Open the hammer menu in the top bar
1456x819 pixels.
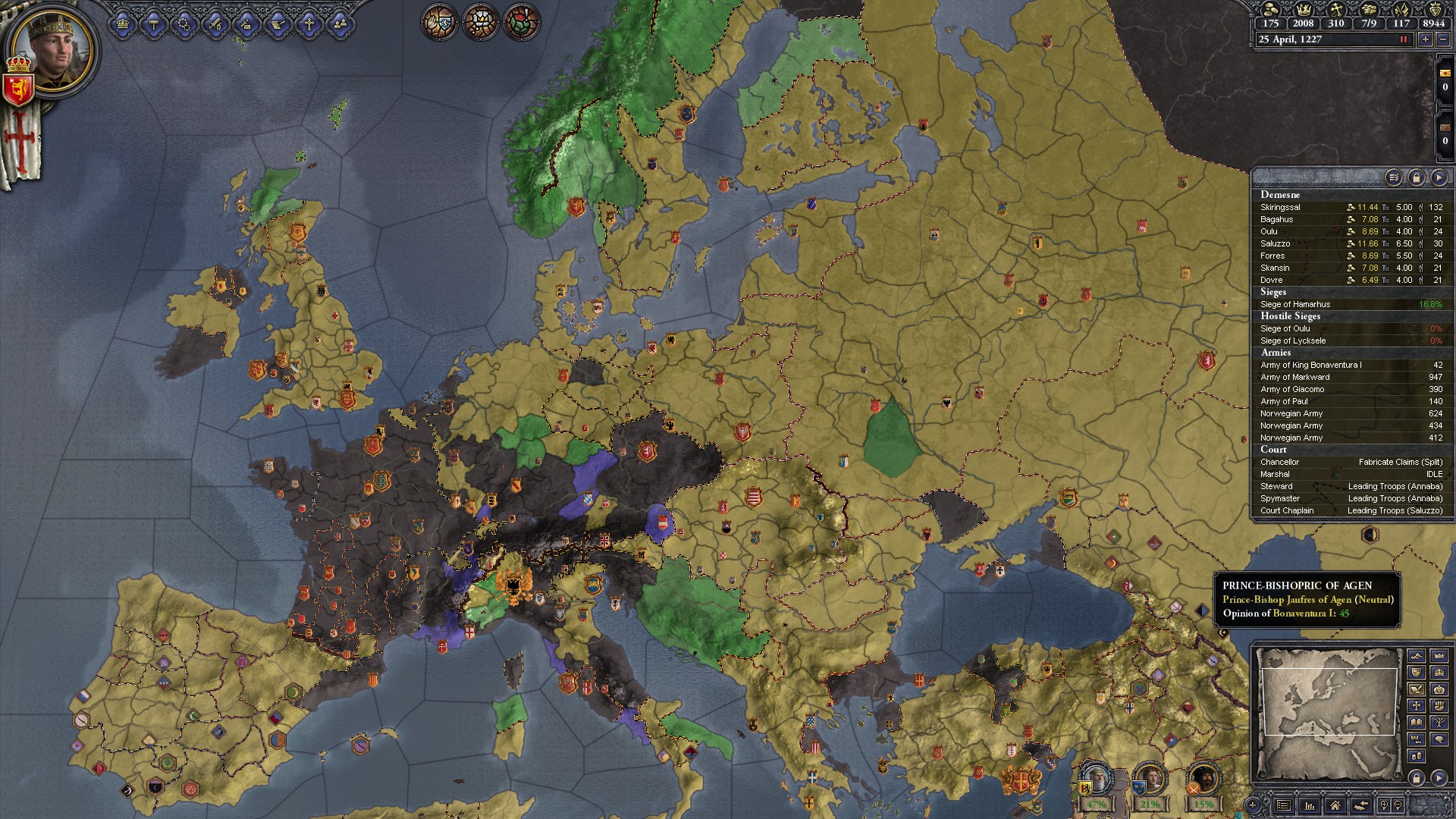coord(154,24)
